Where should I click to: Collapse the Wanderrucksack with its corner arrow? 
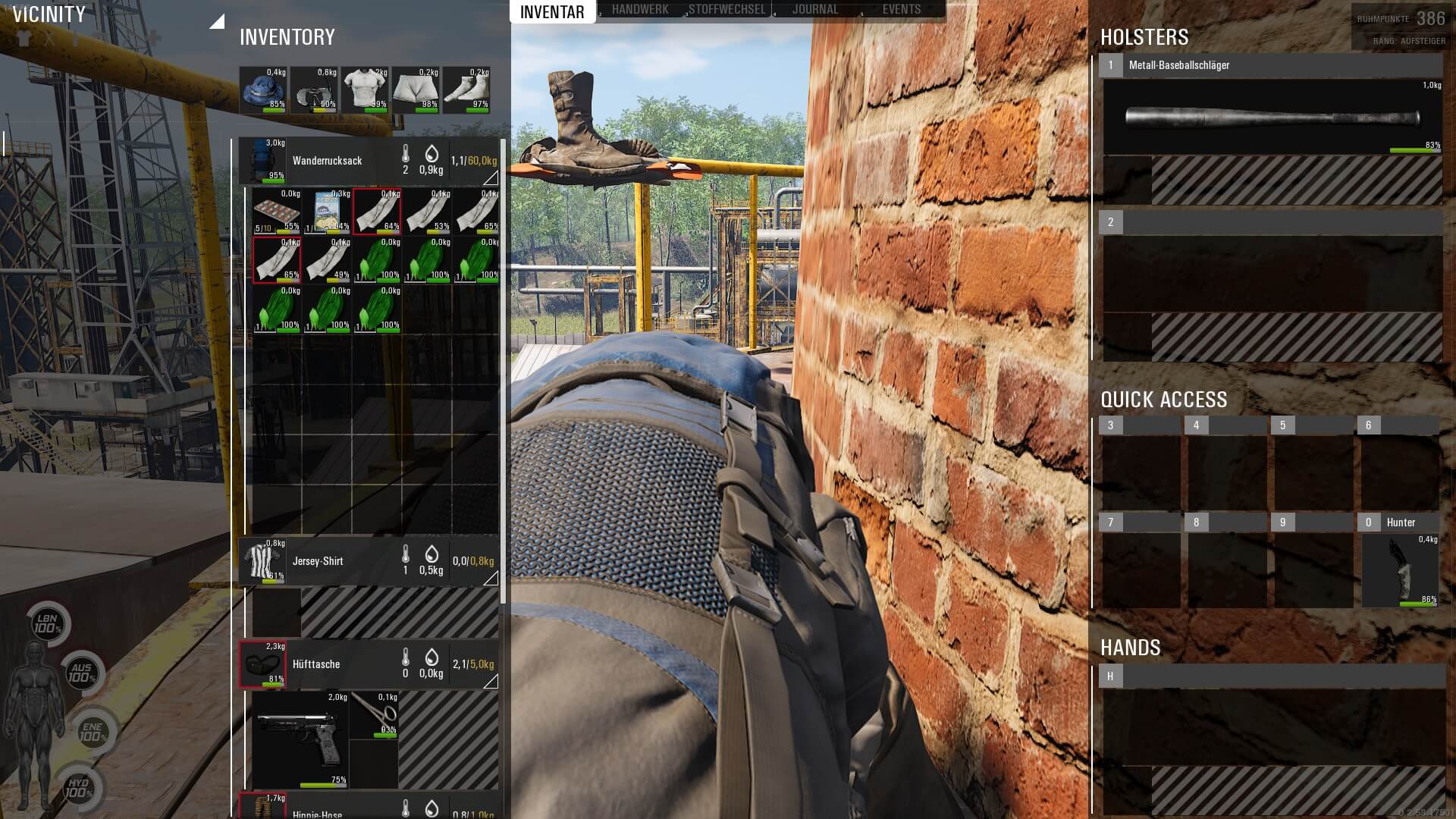491,178
